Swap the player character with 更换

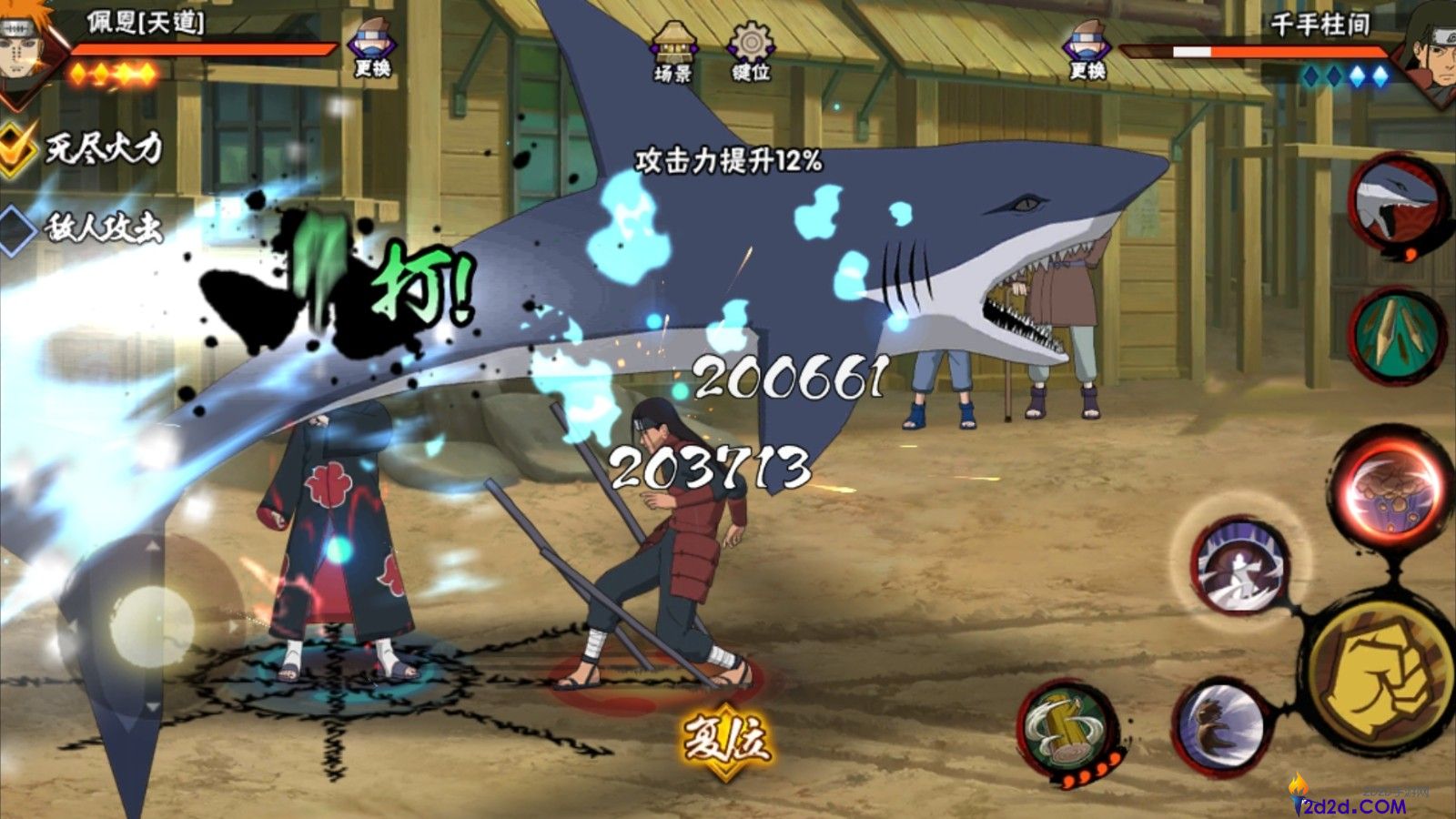click(x=371, y=50)
